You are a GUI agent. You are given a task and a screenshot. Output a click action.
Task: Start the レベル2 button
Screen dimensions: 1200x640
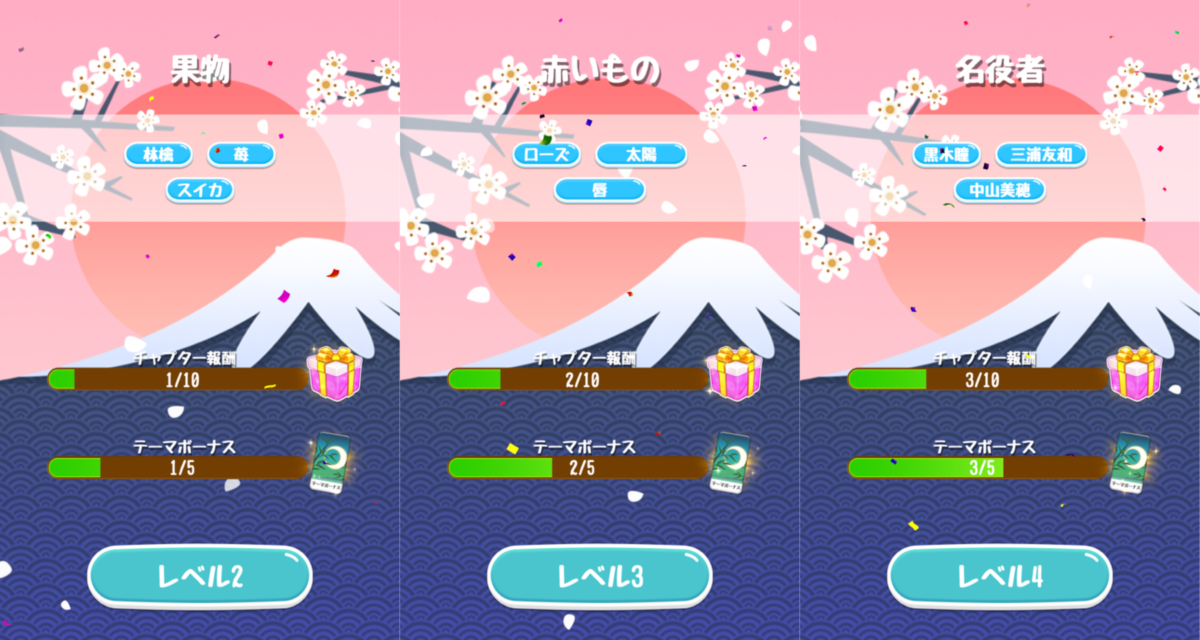(199, 576)
